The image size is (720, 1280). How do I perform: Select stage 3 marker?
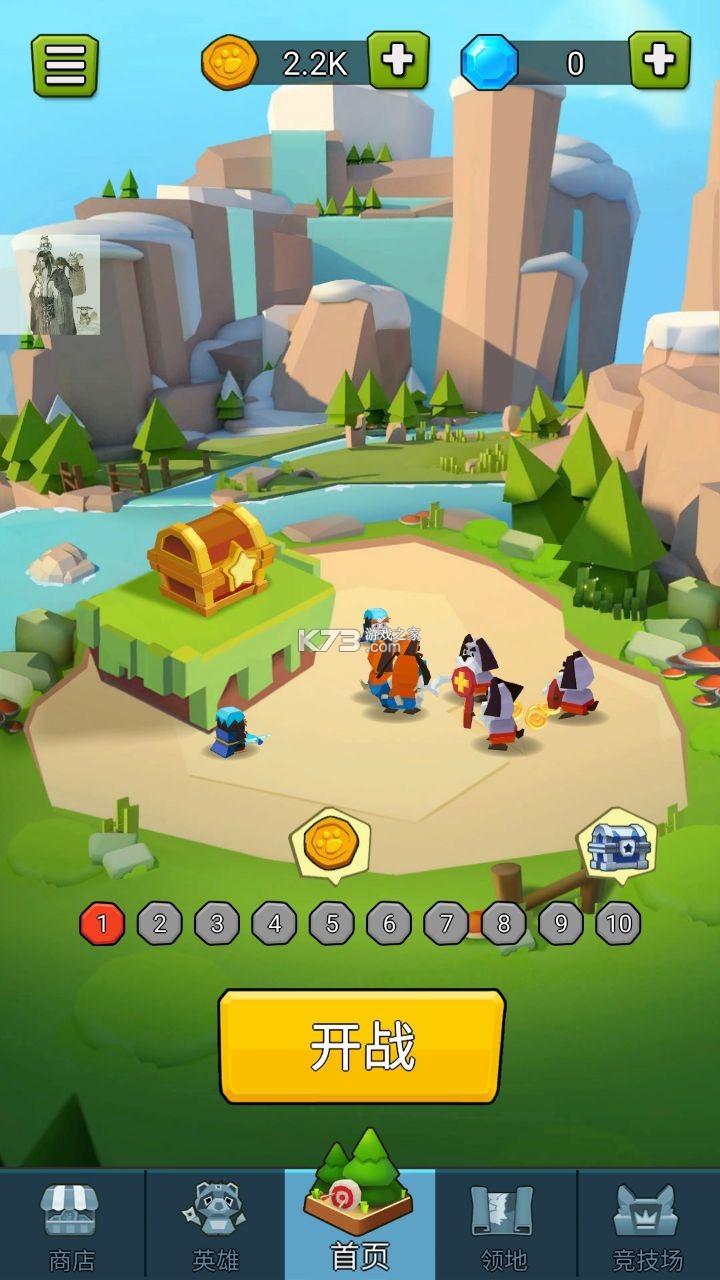point(217,924)
